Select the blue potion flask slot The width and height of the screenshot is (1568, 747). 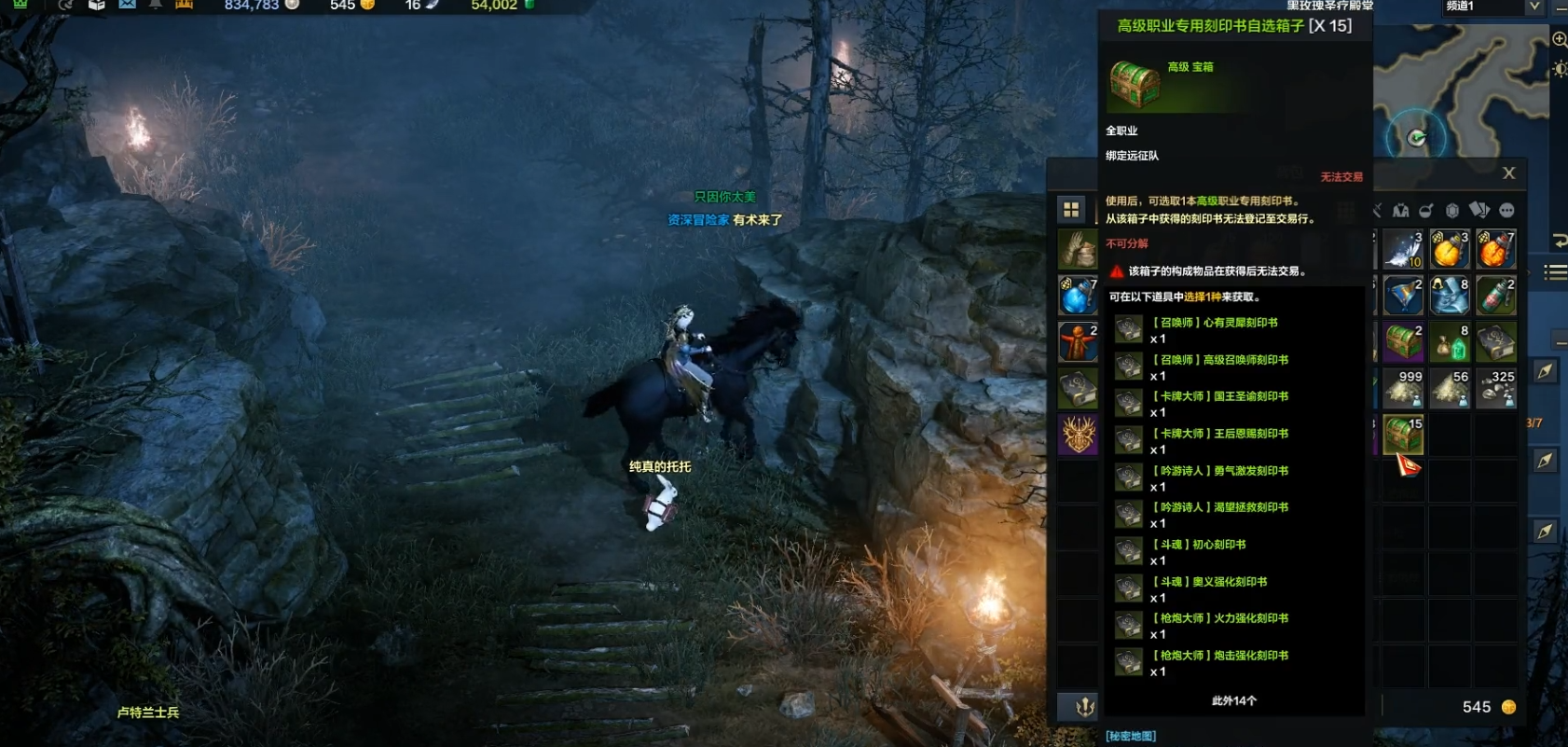1078,296
